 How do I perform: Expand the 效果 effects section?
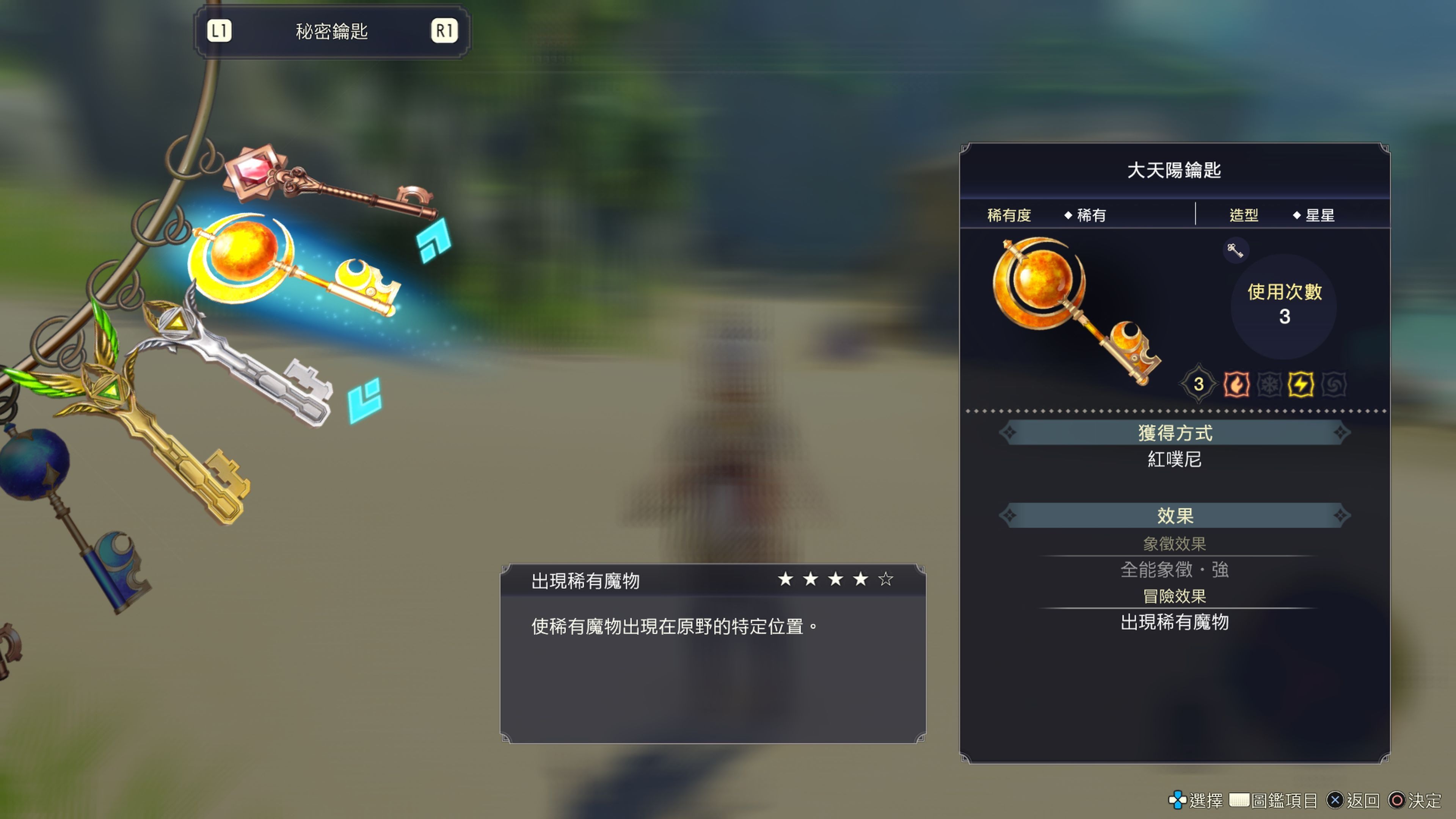coord(1176,516)
